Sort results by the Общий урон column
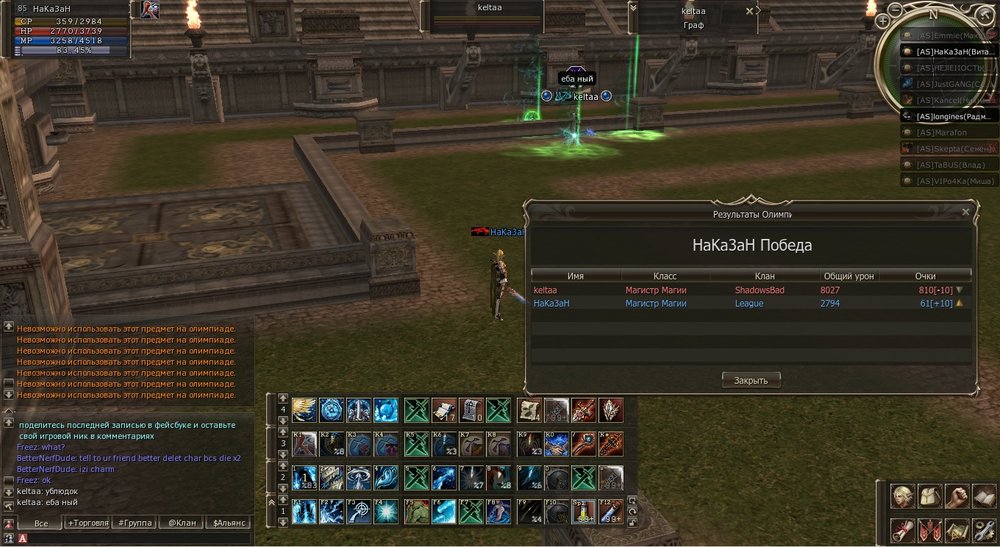 (x=848, y=275)
